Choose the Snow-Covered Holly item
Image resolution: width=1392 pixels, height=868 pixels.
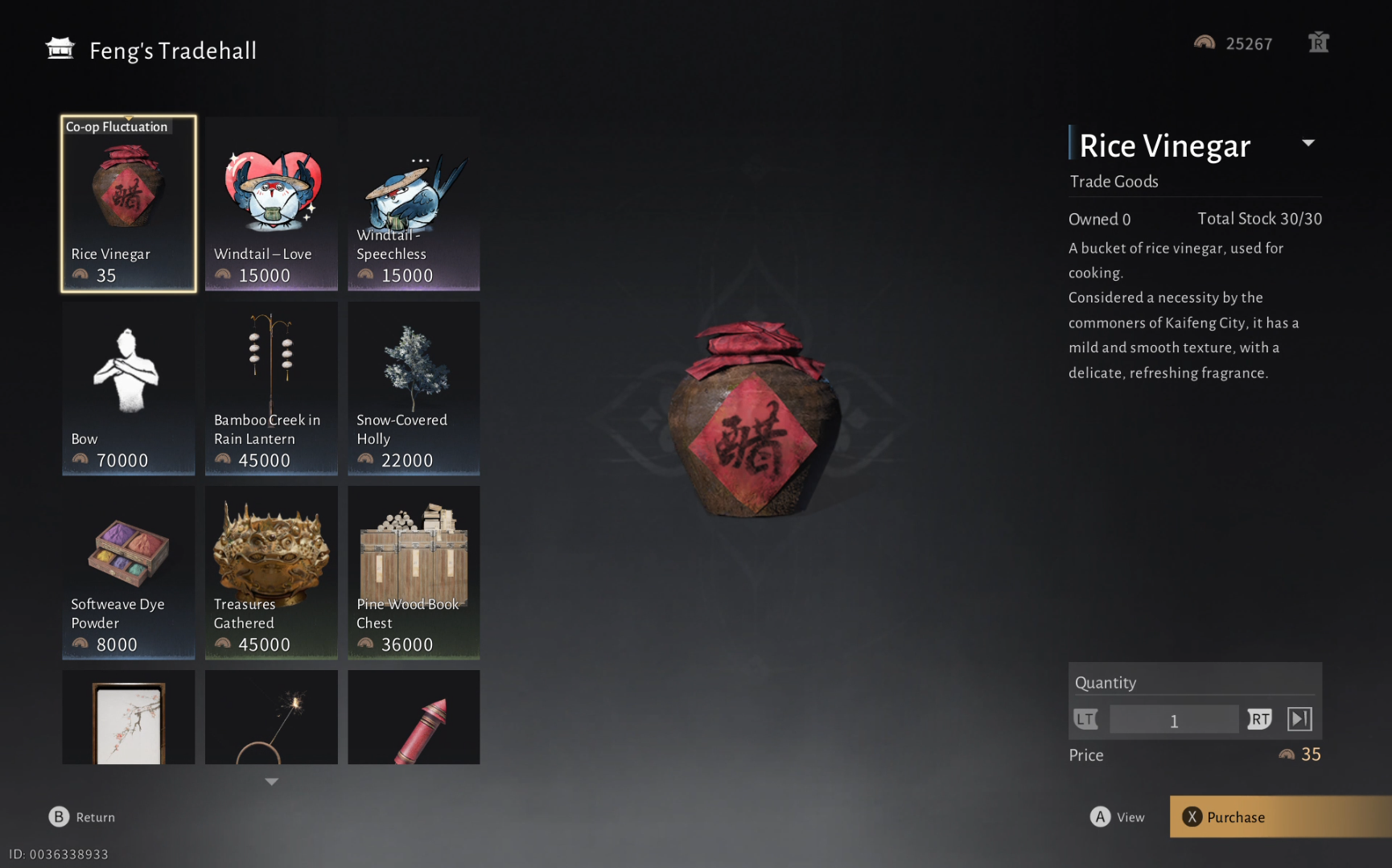pyautogui.click(x=414, y=388)
